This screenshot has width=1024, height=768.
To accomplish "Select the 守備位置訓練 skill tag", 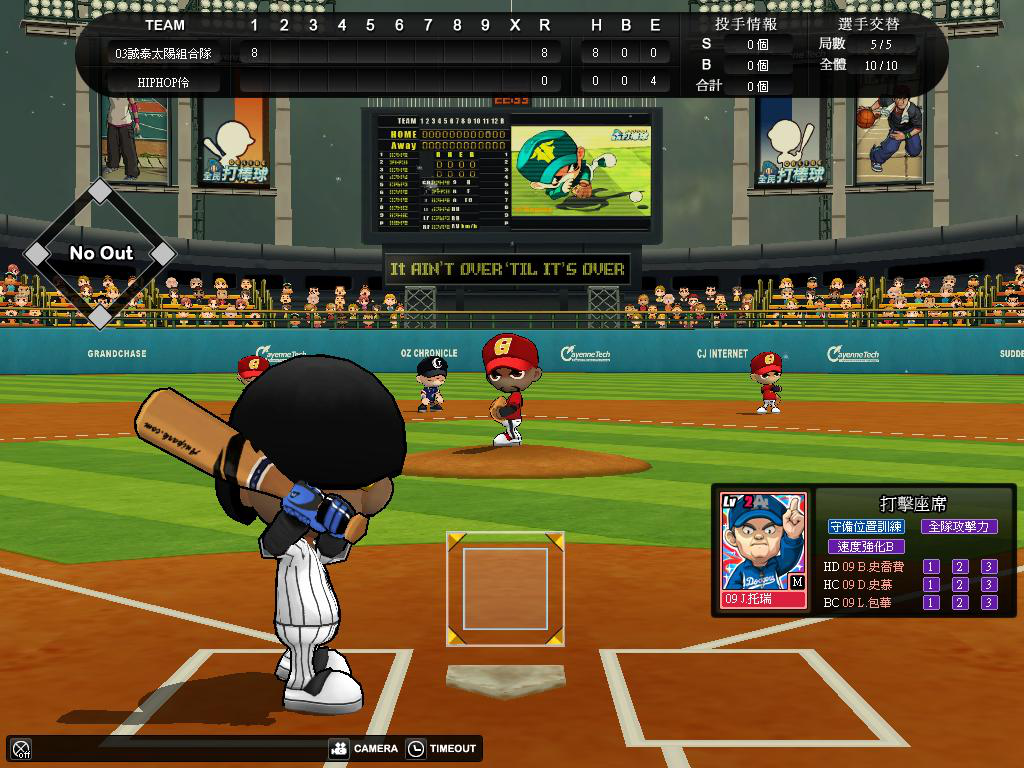I will [866, 526].
